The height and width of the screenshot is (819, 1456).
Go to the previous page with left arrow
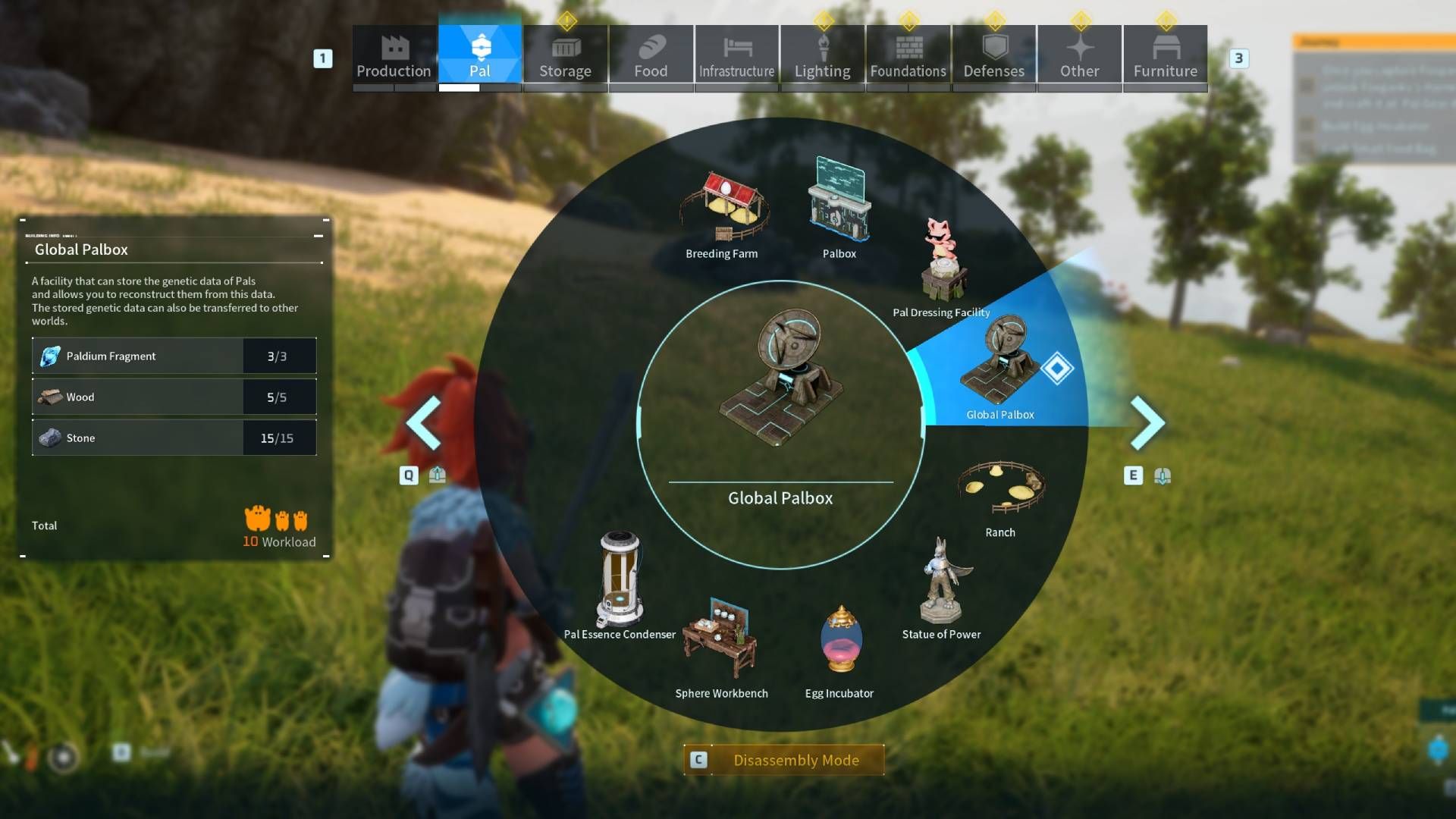pos(424,422)
